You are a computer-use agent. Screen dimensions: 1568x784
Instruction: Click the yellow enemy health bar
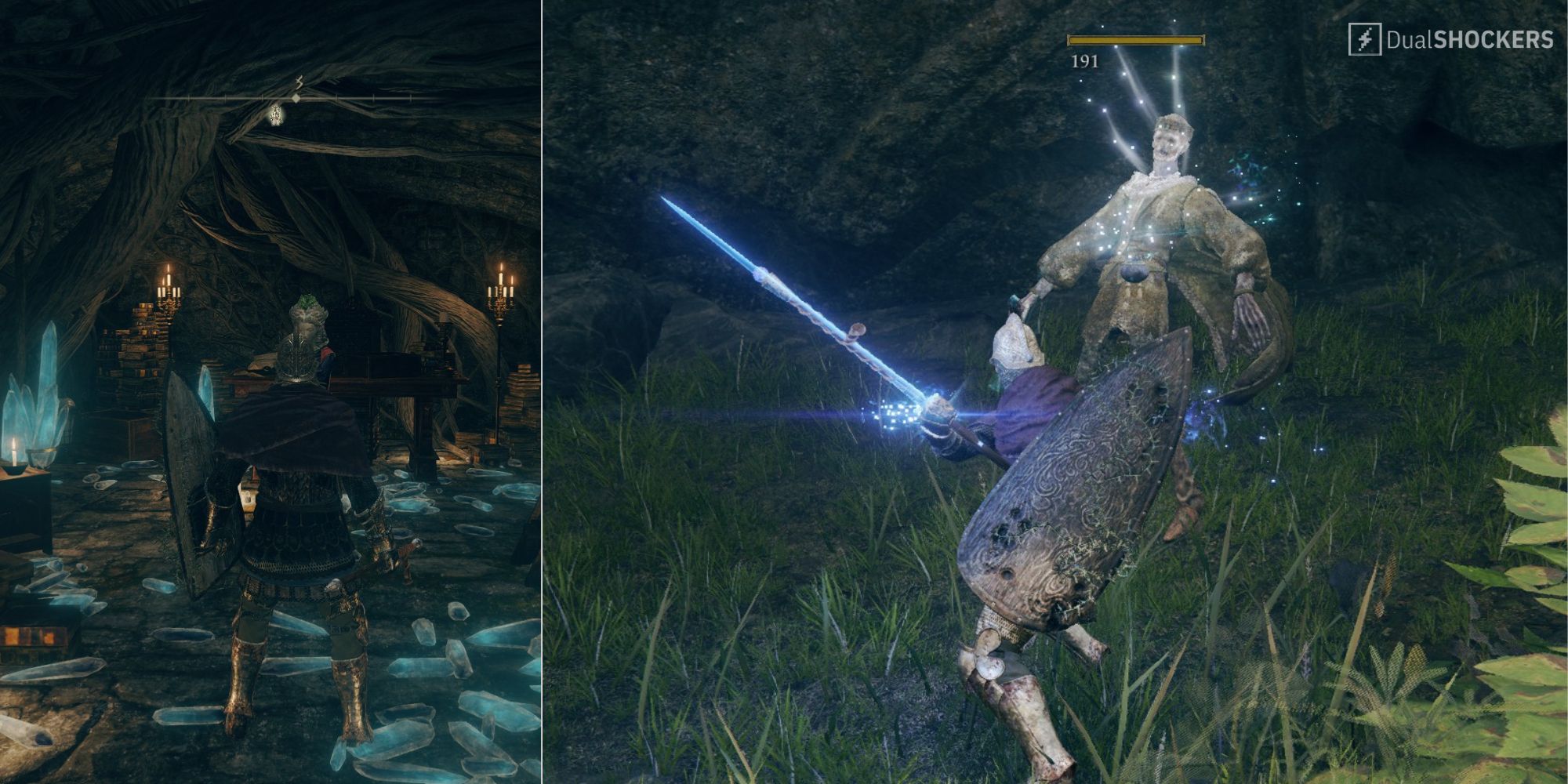click(1135, 39)
